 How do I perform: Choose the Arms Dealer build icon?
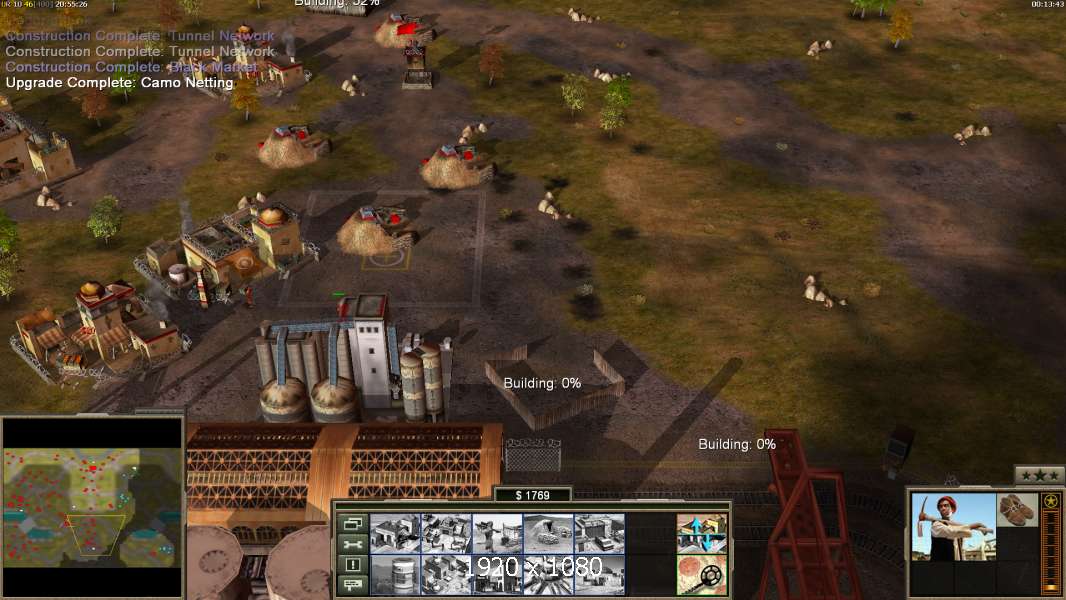(599, 533)
